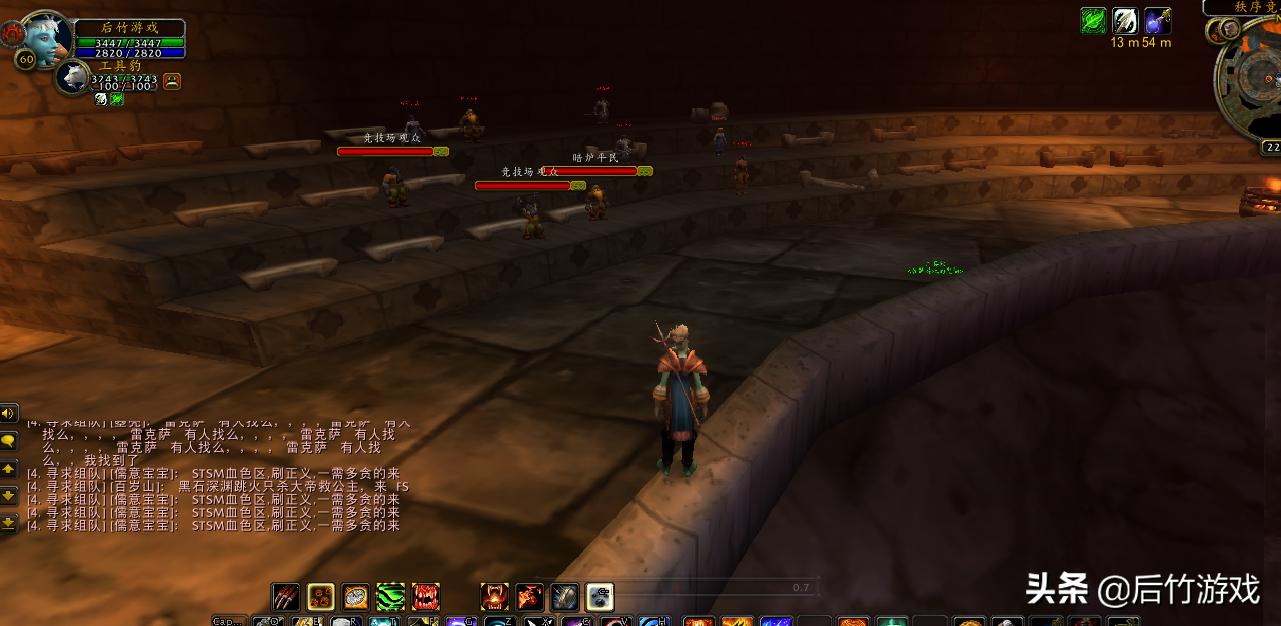Image resolution: width=1281 pixels, height=626 pixels.
Task: Select the pale ghost pet stance icon
Action: [599, 597]
